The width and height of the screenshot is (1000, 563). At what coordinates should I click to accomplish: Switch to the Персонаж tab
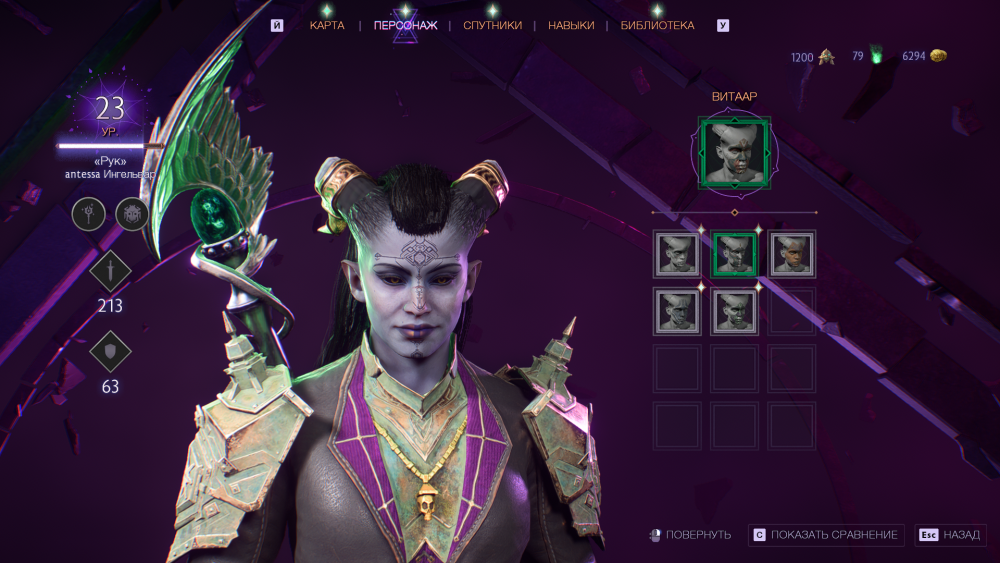(405, 25)
